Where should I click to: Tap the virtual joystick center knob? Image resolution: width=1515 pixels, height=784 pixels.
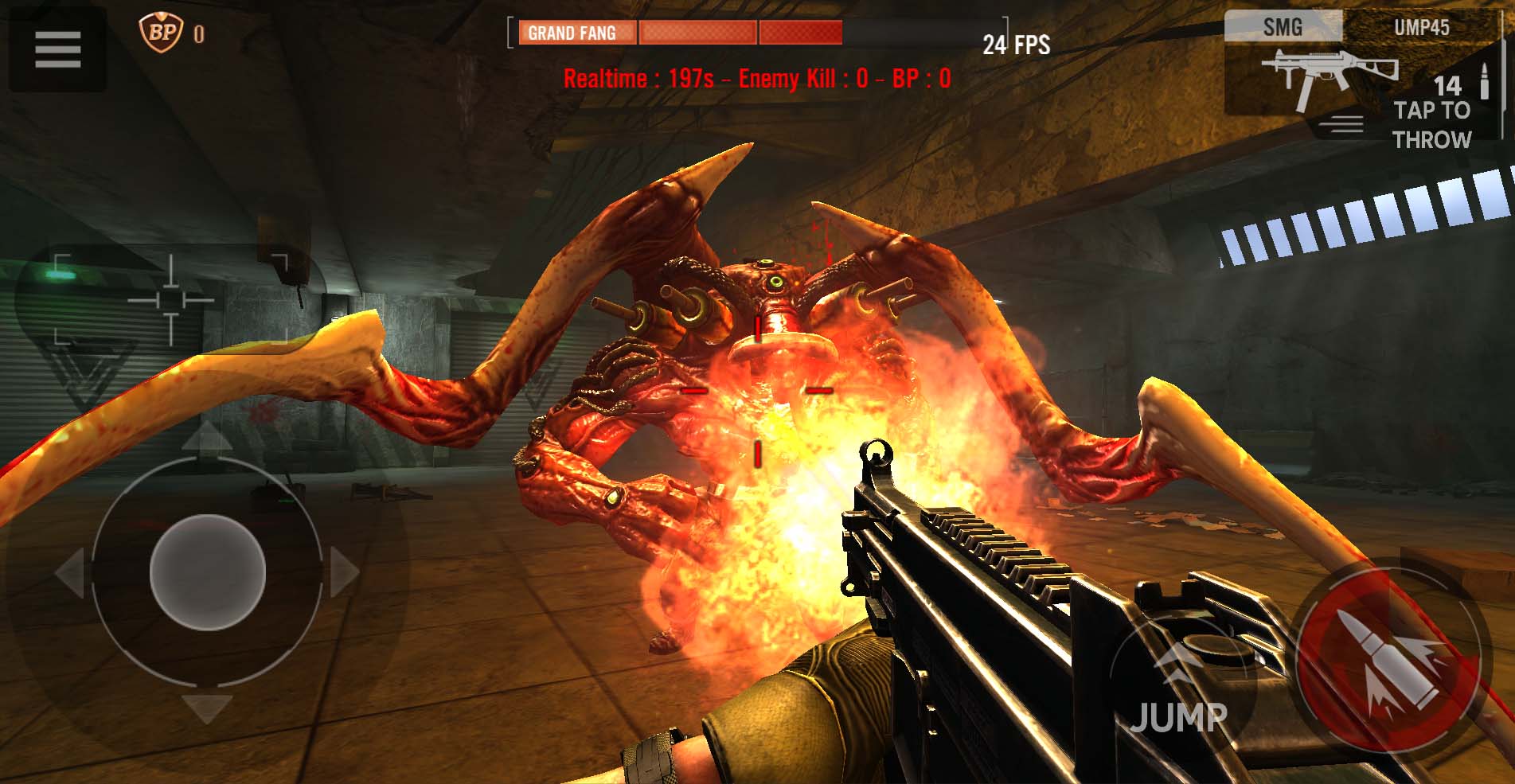(x=207, y=572)
